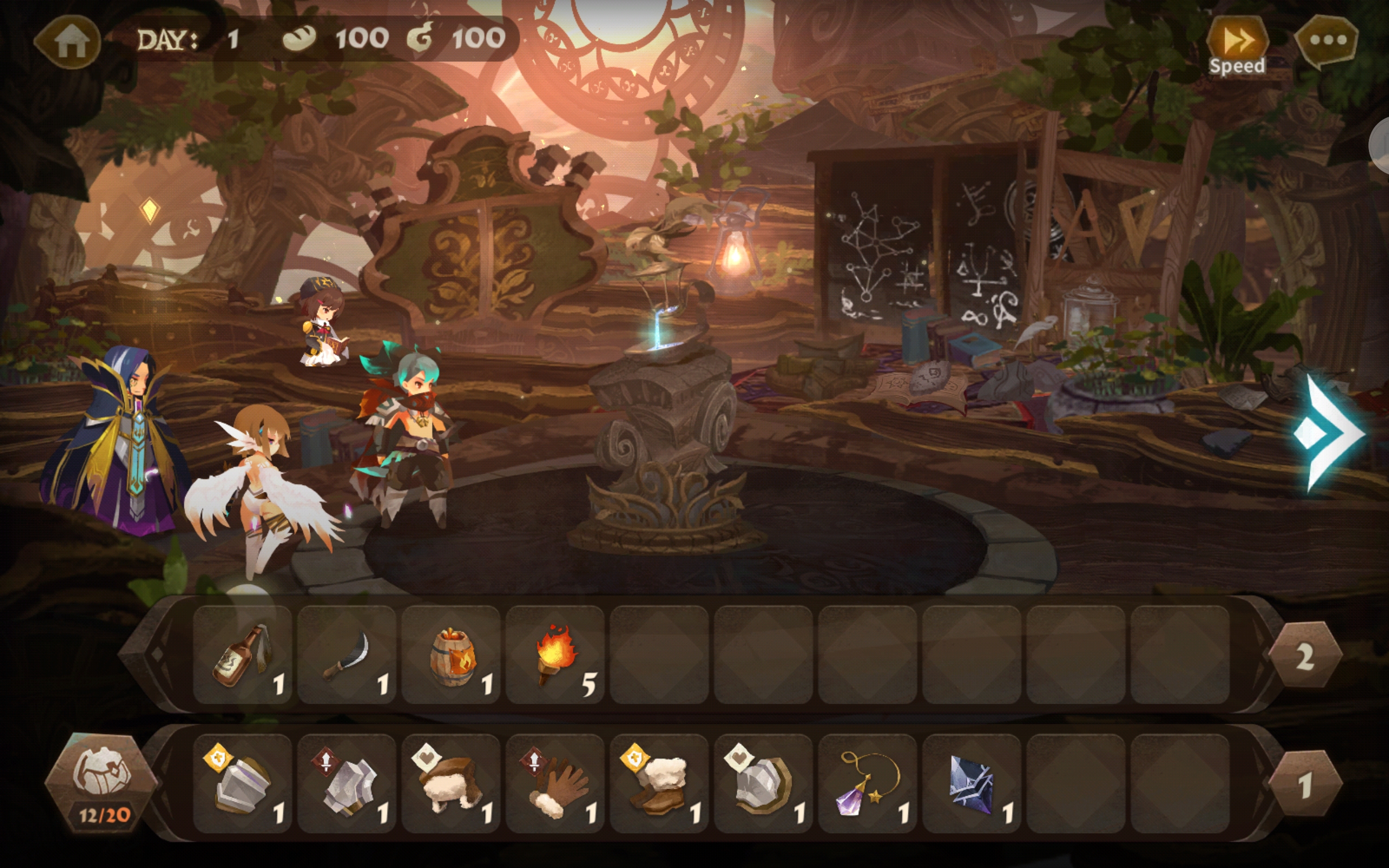The height and width of the screenshot is (868, 1389).
Task: Pick the steel gauntlet equipment
Action: click(347, 783)
